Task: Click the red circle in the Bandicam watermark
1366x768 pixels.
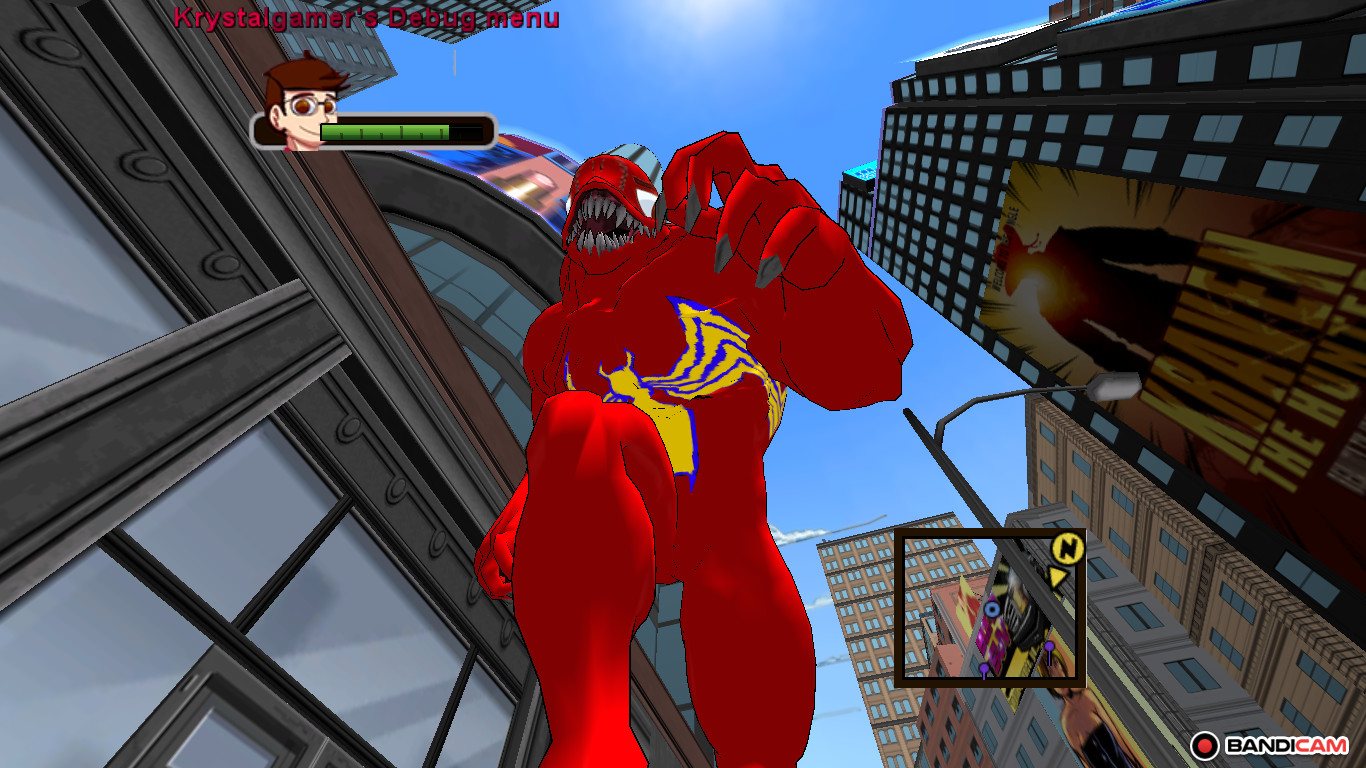Action: click(1207, 744)
